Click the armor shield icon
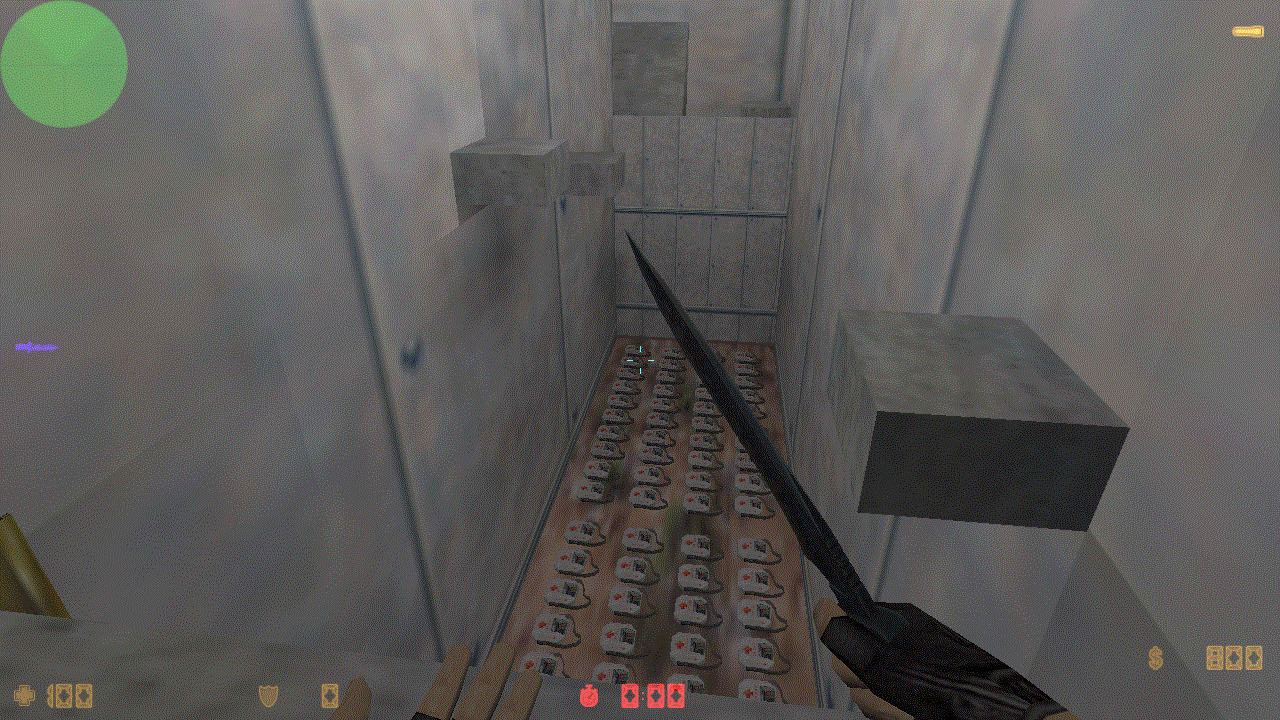The width and height of the screenshot is (1280, 720). [268, 695]
